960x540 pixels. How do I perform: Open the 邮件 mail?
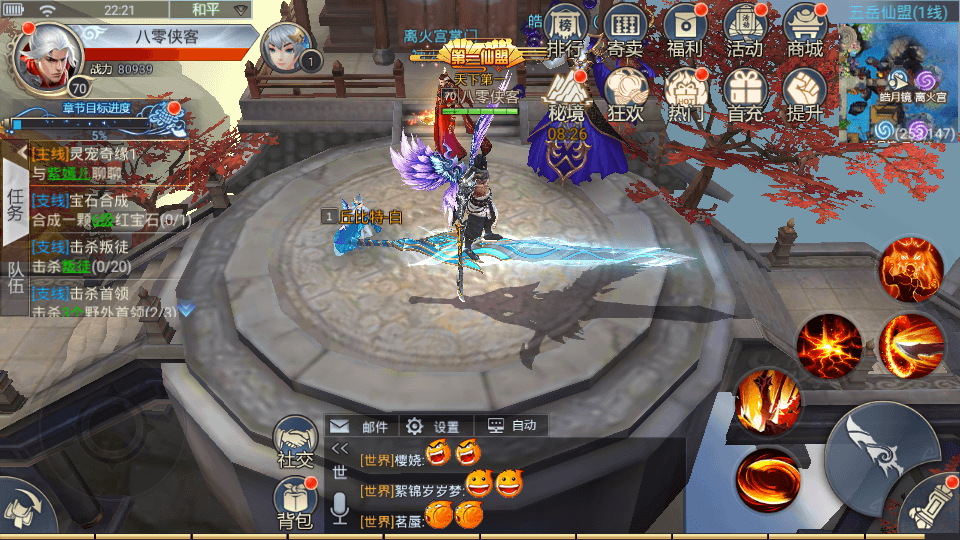point(362,426)
